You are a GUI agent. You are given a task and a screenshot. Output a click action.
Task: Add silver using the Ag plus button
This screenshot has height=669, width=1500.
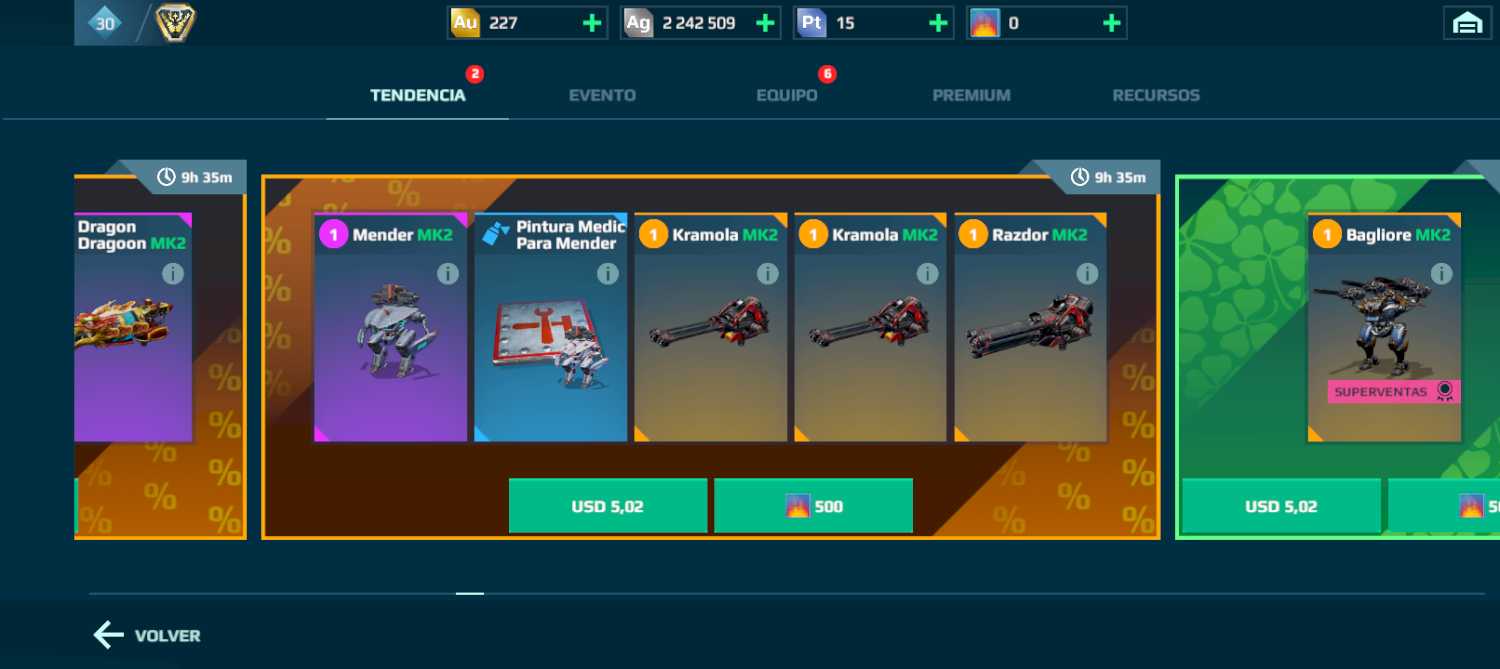(765, 23)
